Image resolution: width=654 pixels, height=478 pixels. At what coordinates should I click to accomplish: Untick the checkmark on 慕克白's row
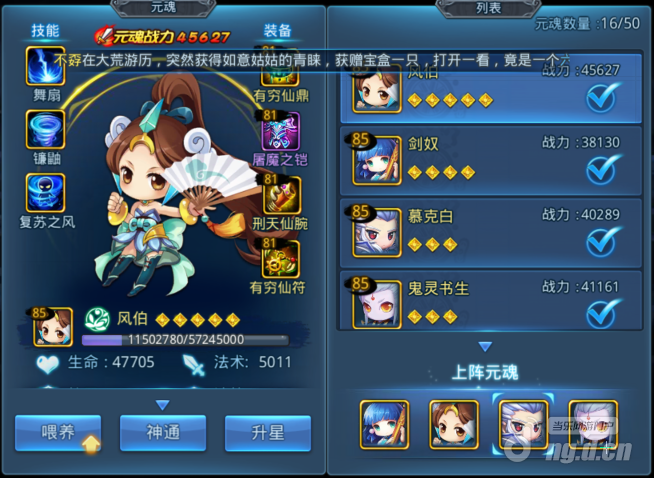[x=602, y=241]
